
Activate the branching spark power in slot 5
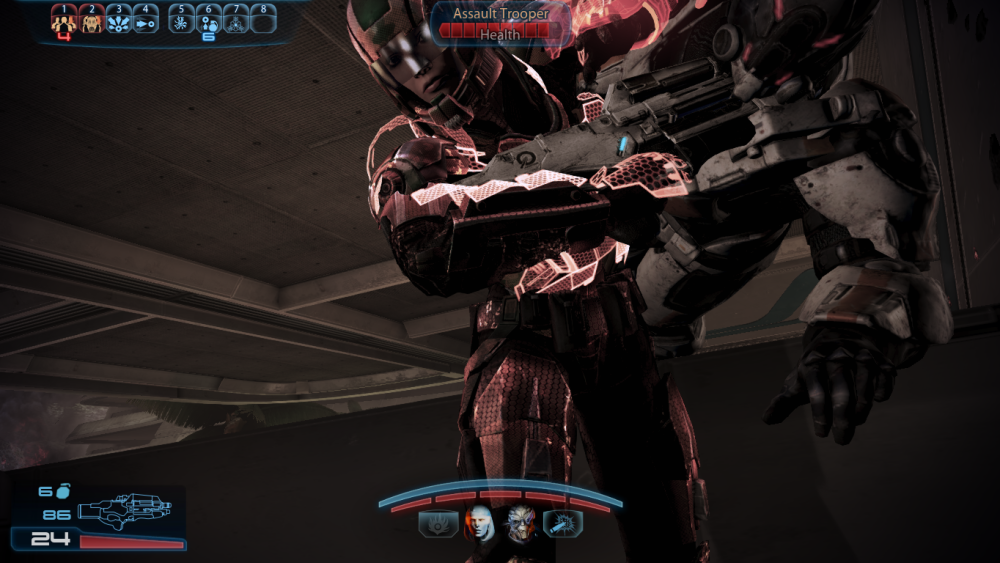[181, 20]
